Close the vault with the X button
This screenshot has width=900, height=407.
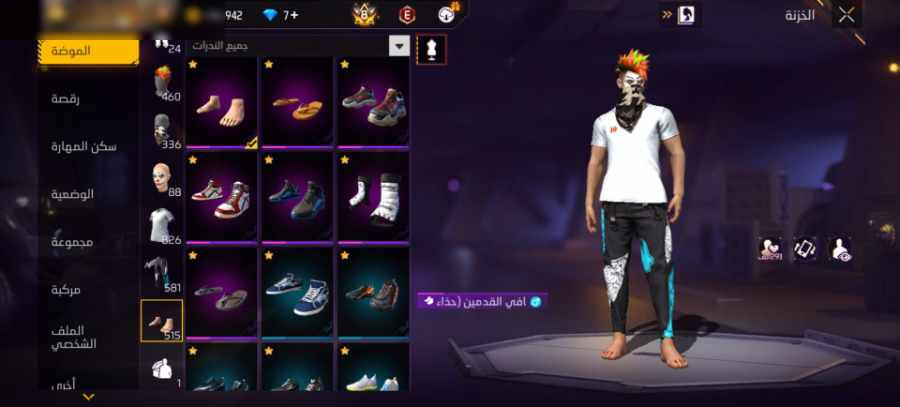click(x=848, y=14)
